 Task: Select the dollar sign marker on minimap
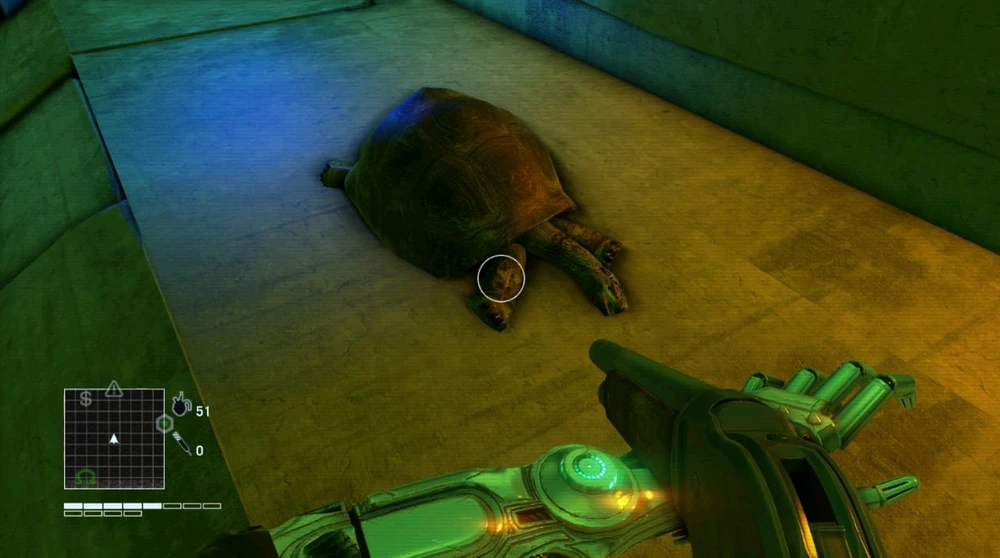coord(86,399)
